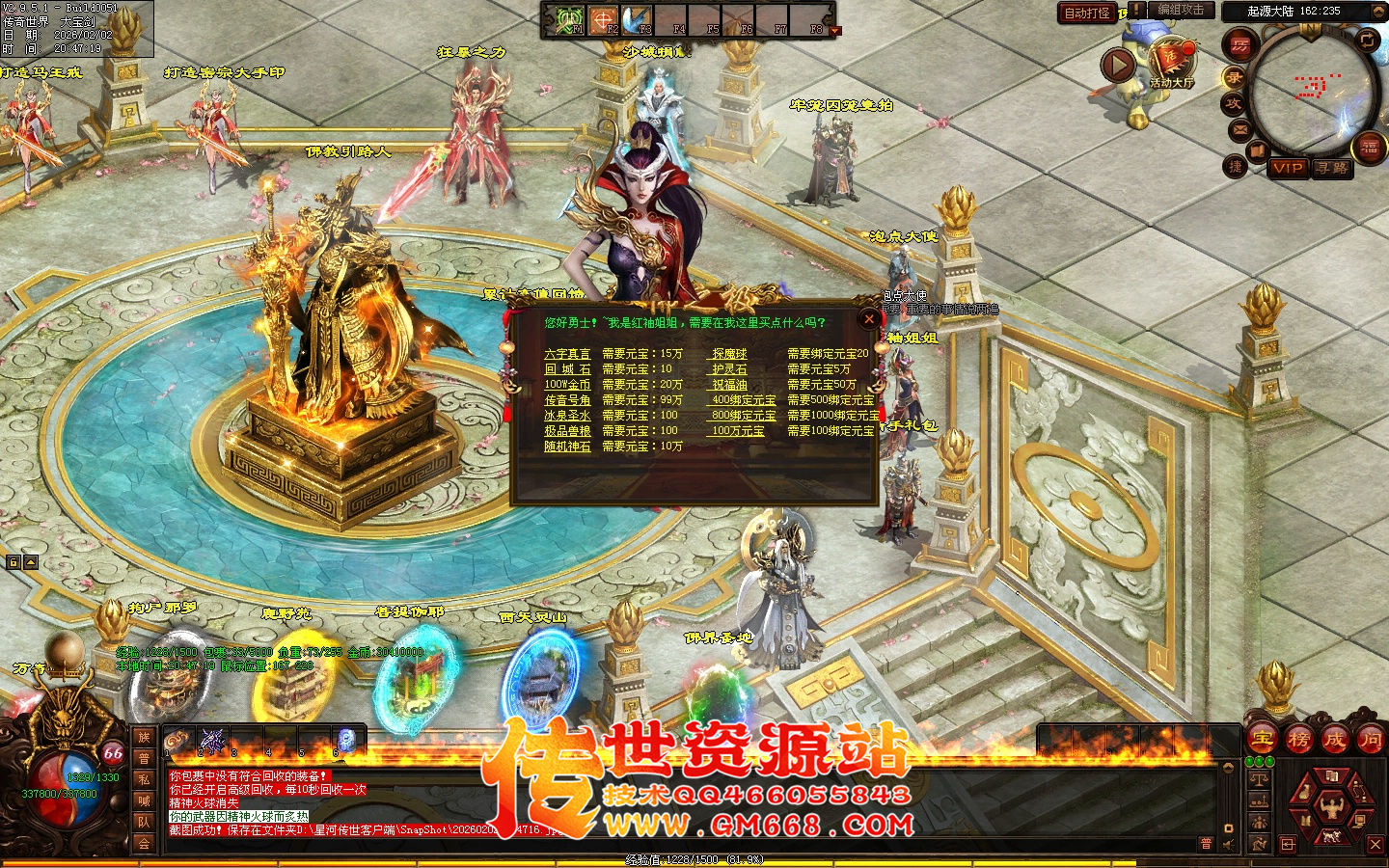
Task: Click the first green indicator dot above the panel icons
Action: pos(1249,761)
